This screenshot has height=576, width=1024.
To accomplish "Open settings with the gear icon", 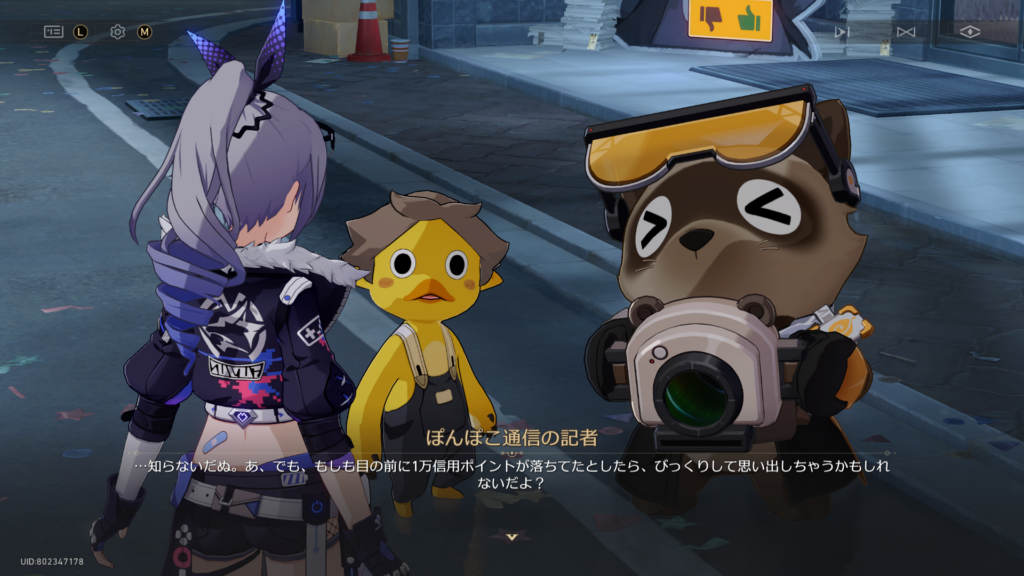I will point(117,31).
